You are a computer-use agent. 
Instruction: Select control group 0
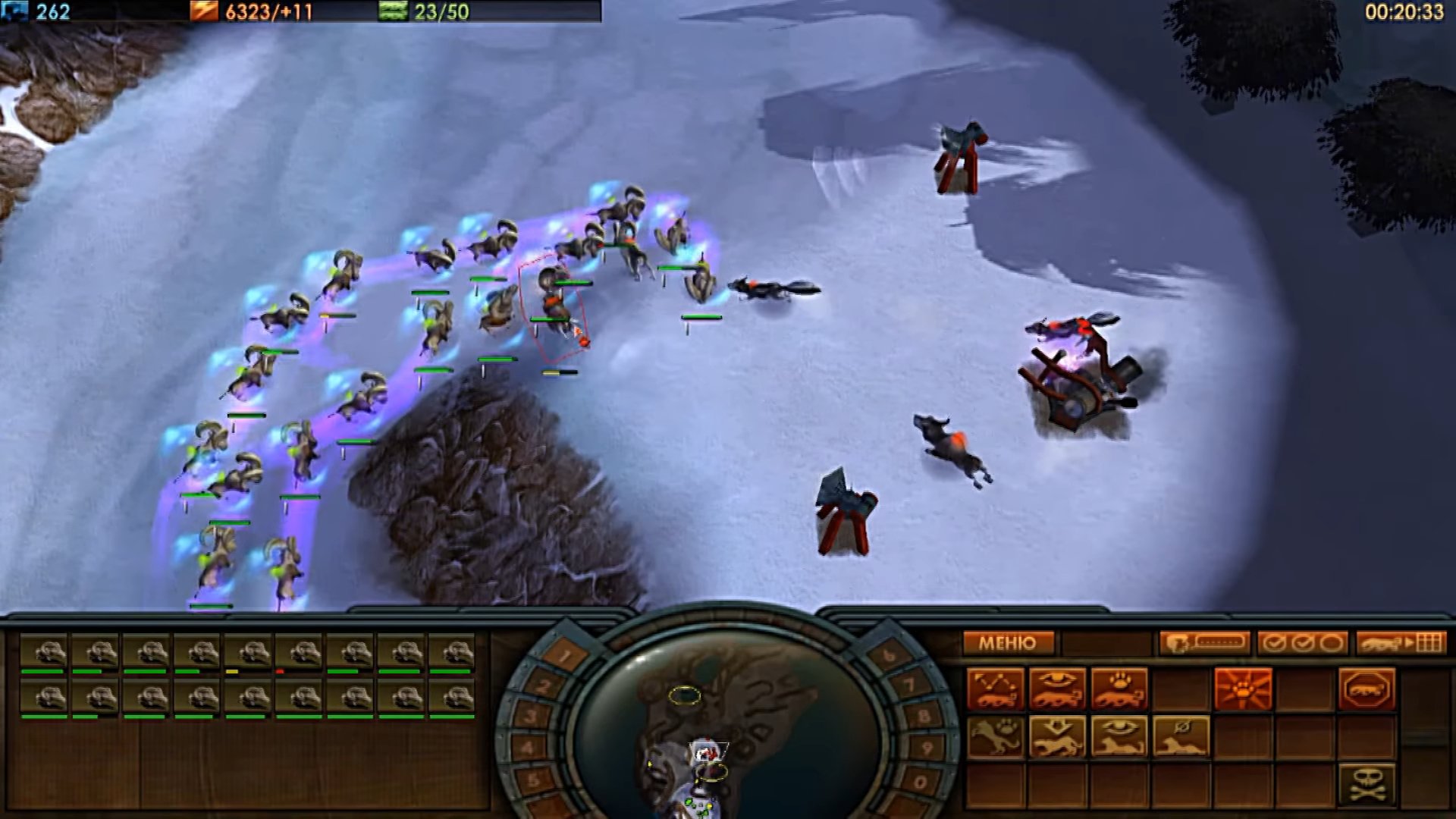tap(919, 781)
